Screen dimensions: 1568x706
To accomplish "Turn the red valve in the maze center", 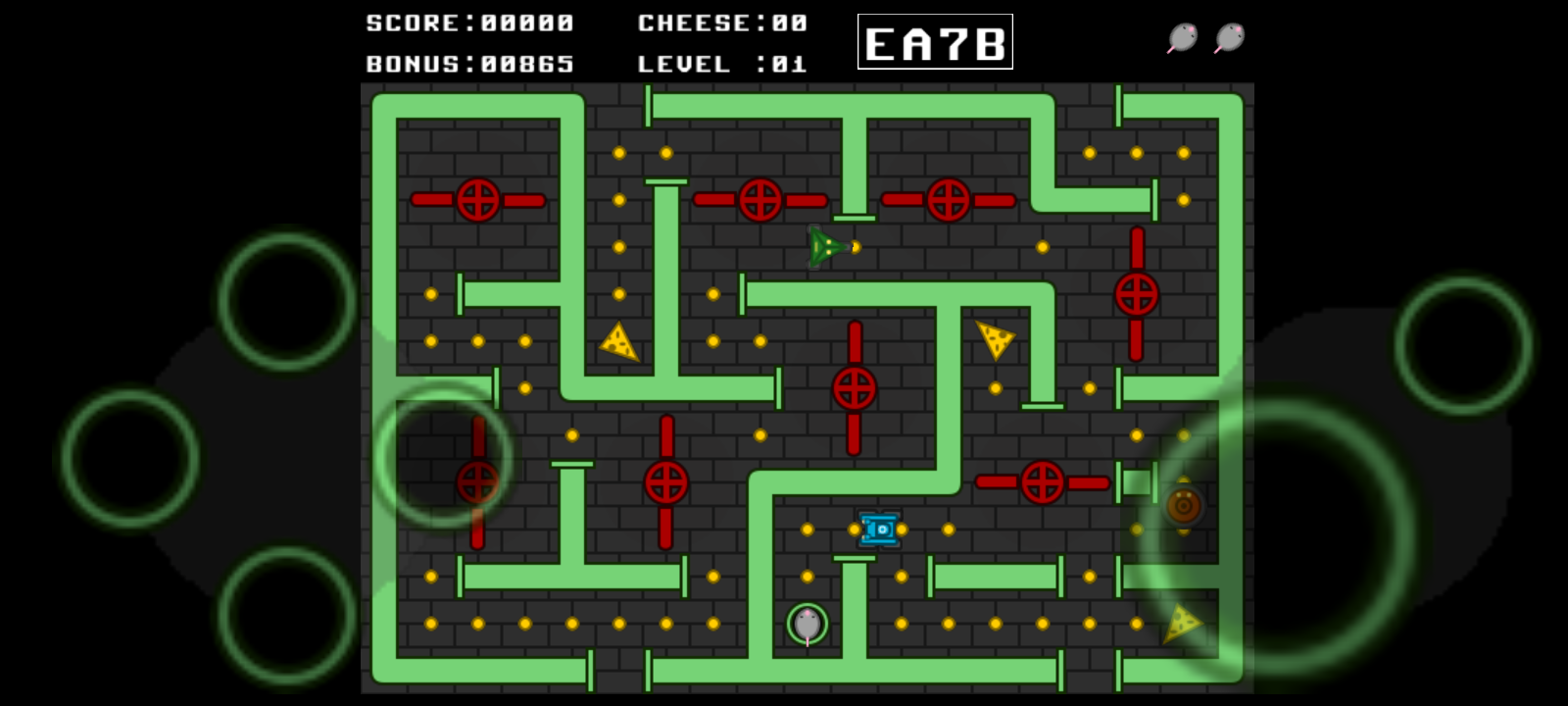I will point(852,388).
